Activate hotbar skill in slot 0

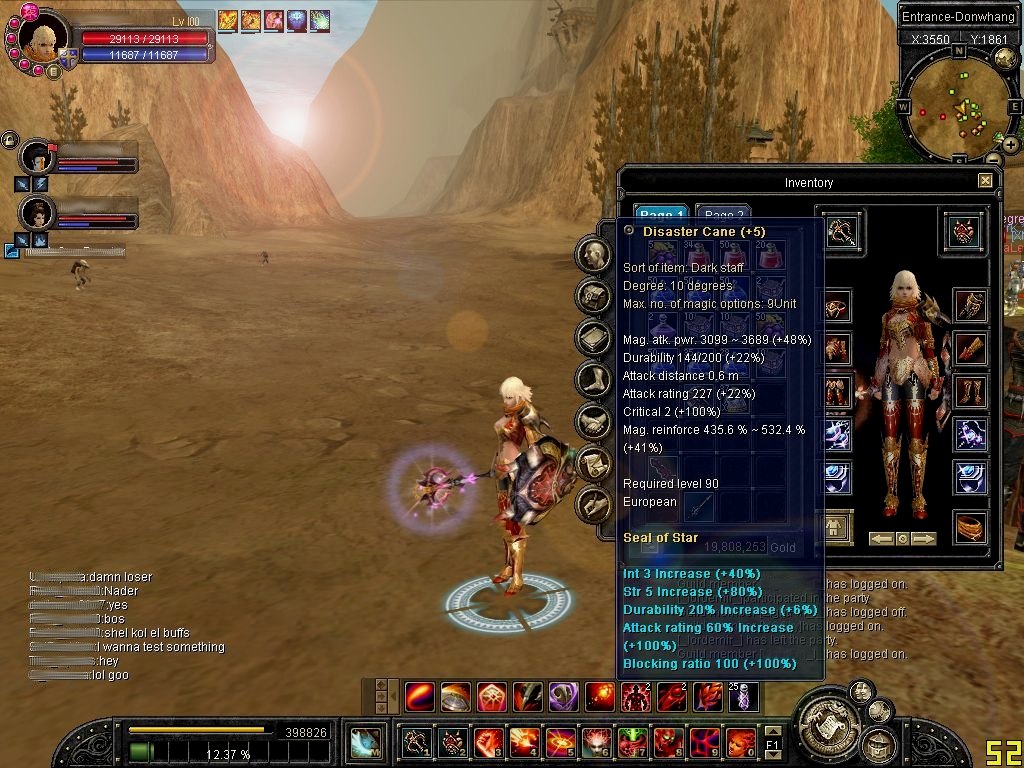click(x=740, y=742)
